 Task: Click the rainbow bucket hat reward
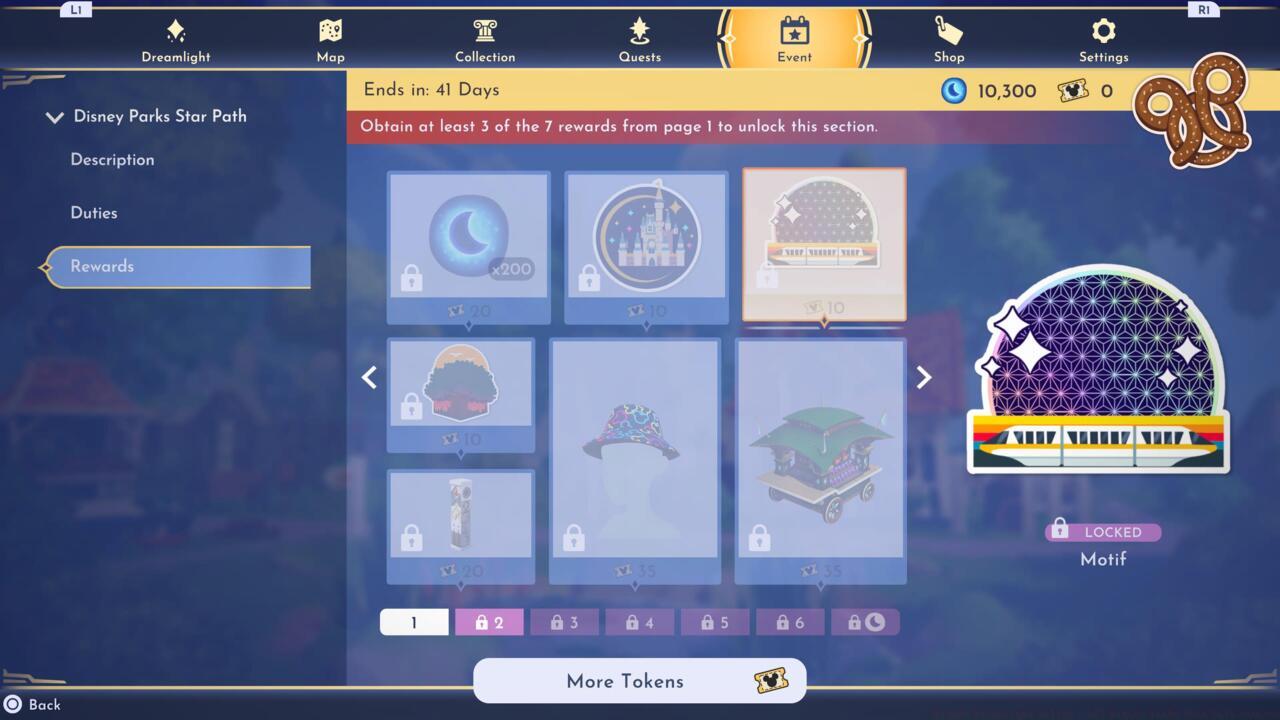point(636,460)
